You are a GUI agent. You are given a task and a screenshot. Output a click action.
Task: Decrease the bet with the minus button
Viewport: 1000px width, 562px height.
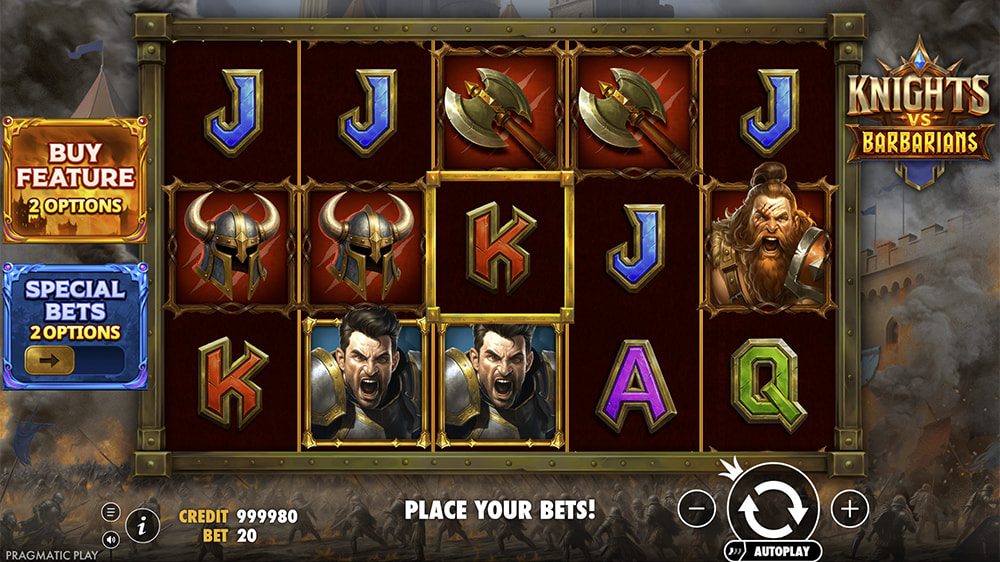tap(697, 509)
